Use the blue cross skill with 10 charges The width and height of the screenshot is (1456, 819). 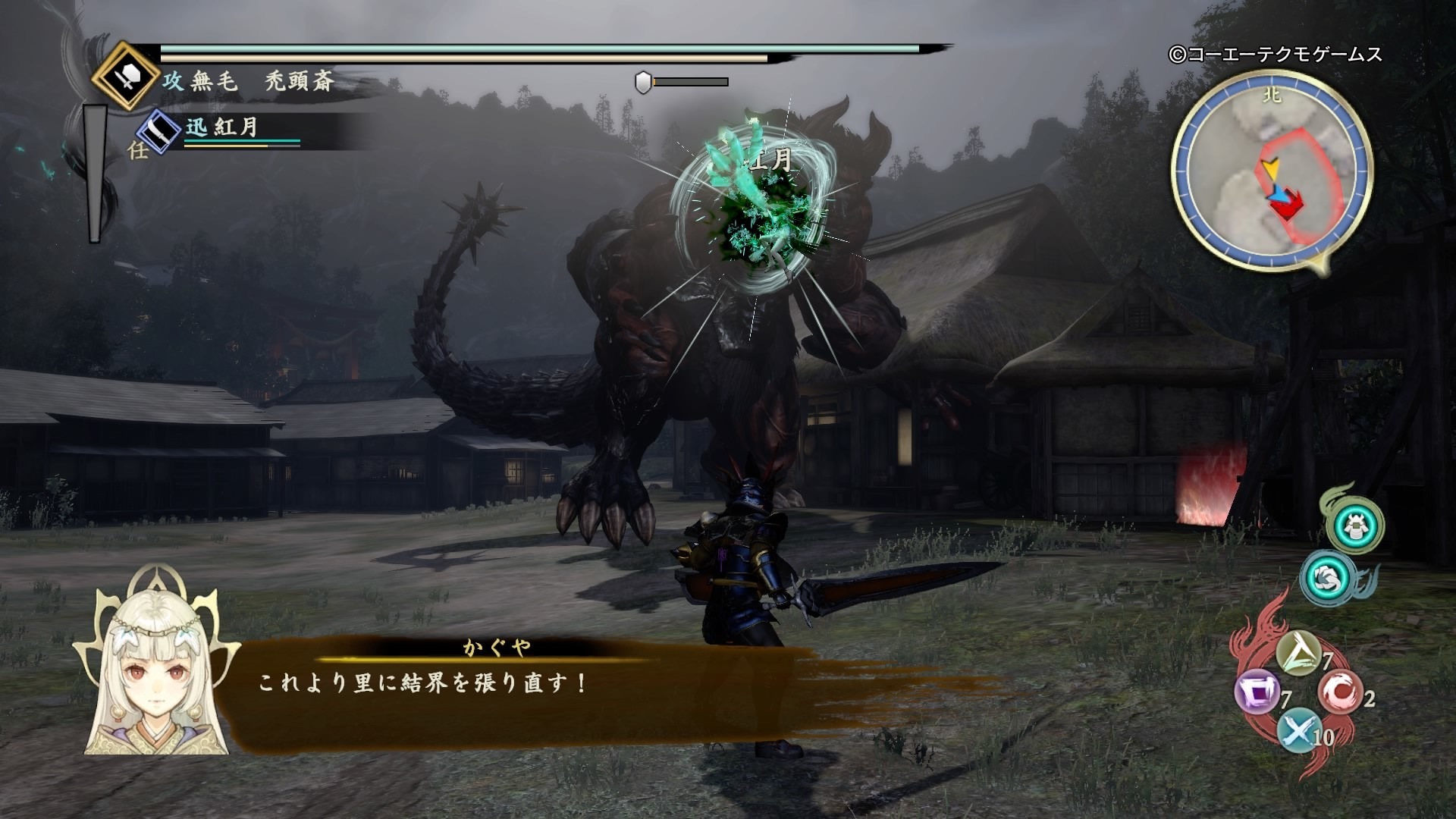(x=1299, y=732)
